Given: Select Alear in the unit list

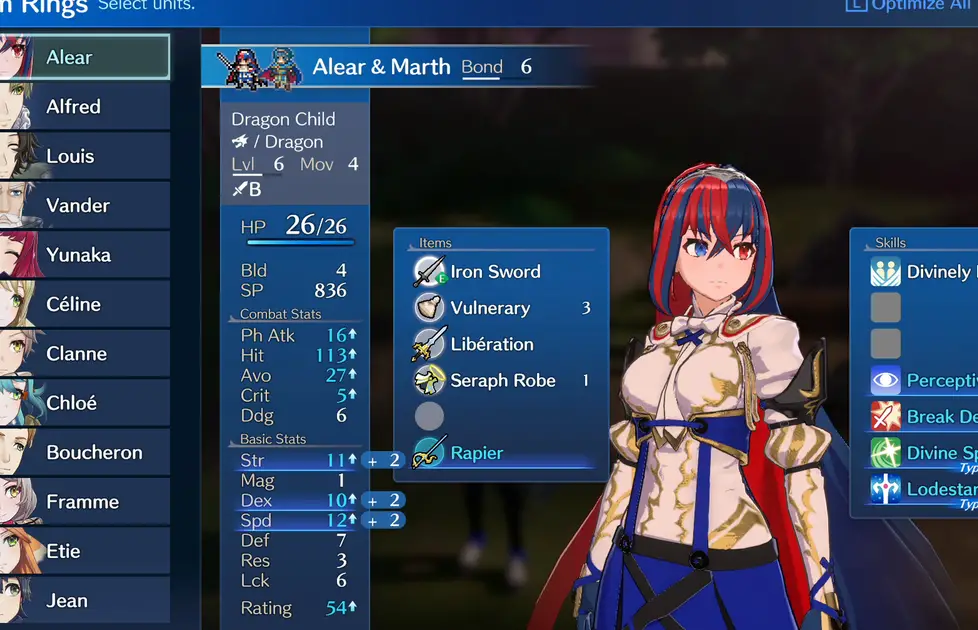Looking at the screenshot, I should [85, 57].
